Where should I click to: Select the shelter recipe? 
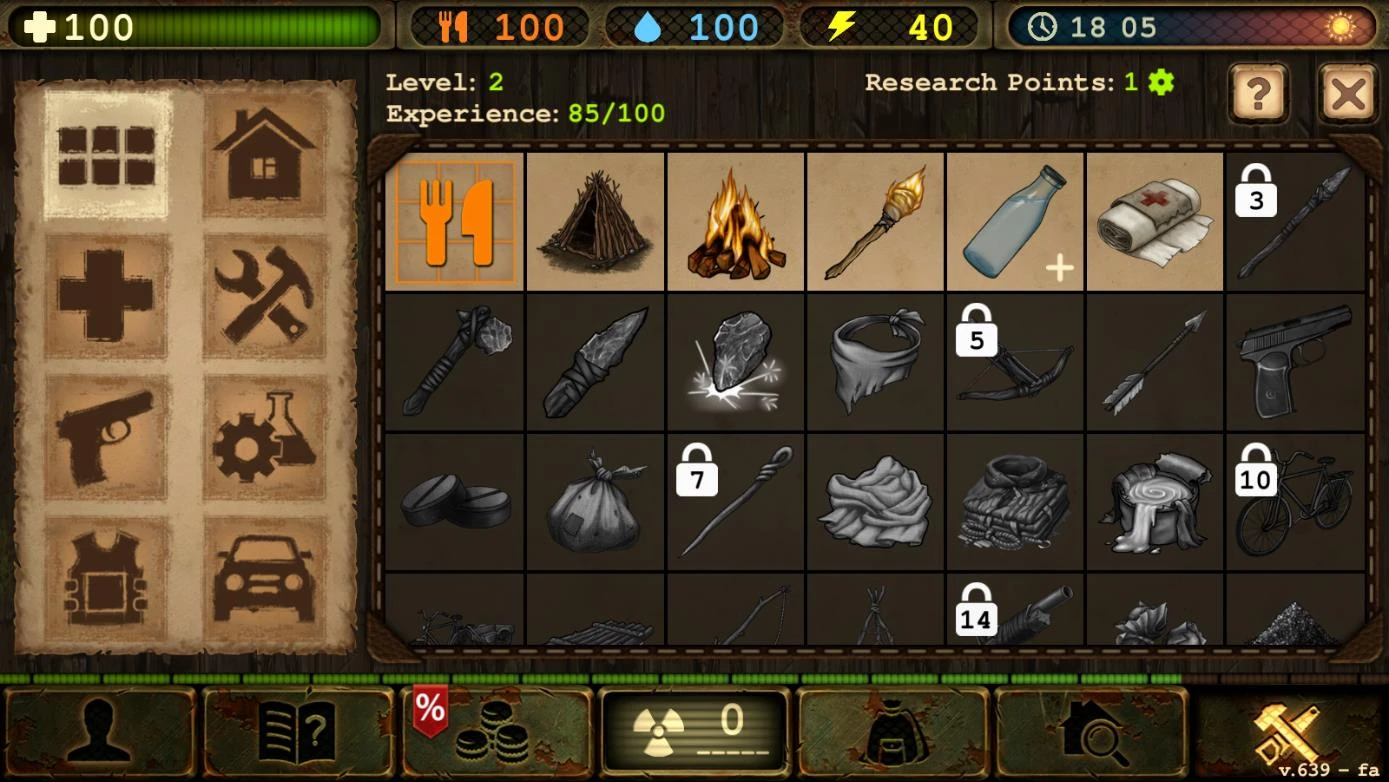594,220
